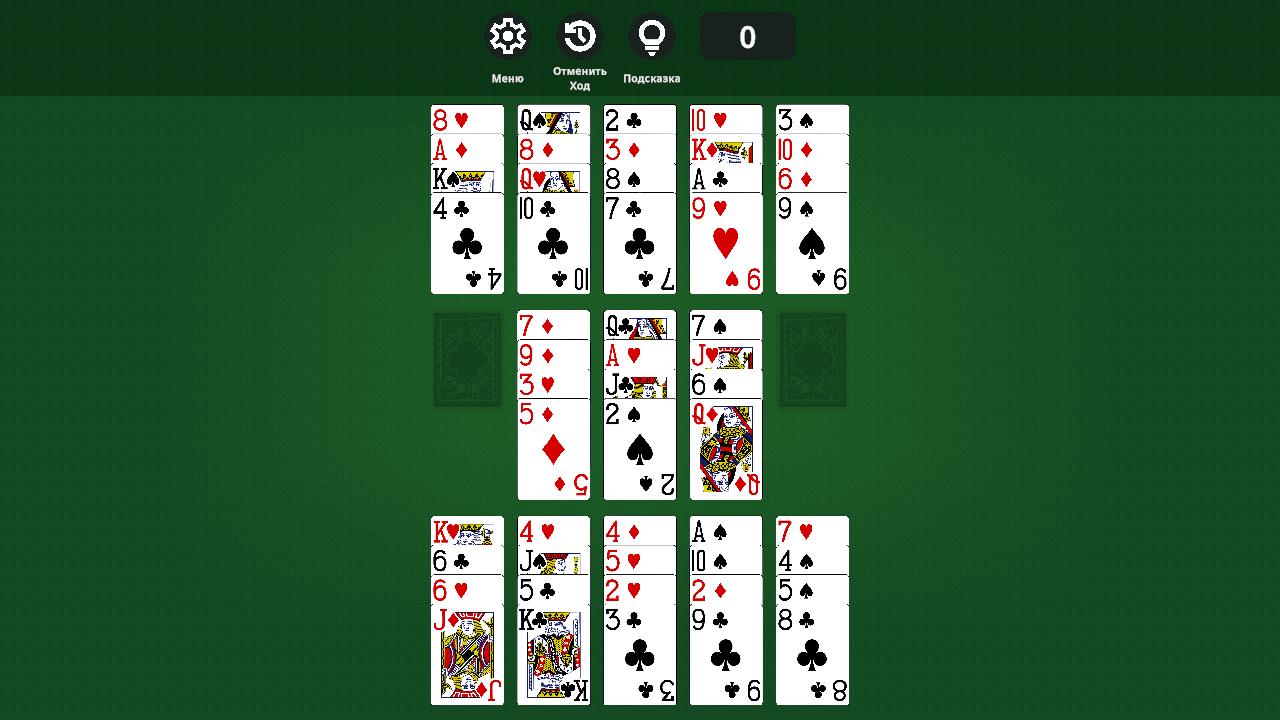Click the Подсказка hint lightbulb
1280x720 pixels.
653,35
